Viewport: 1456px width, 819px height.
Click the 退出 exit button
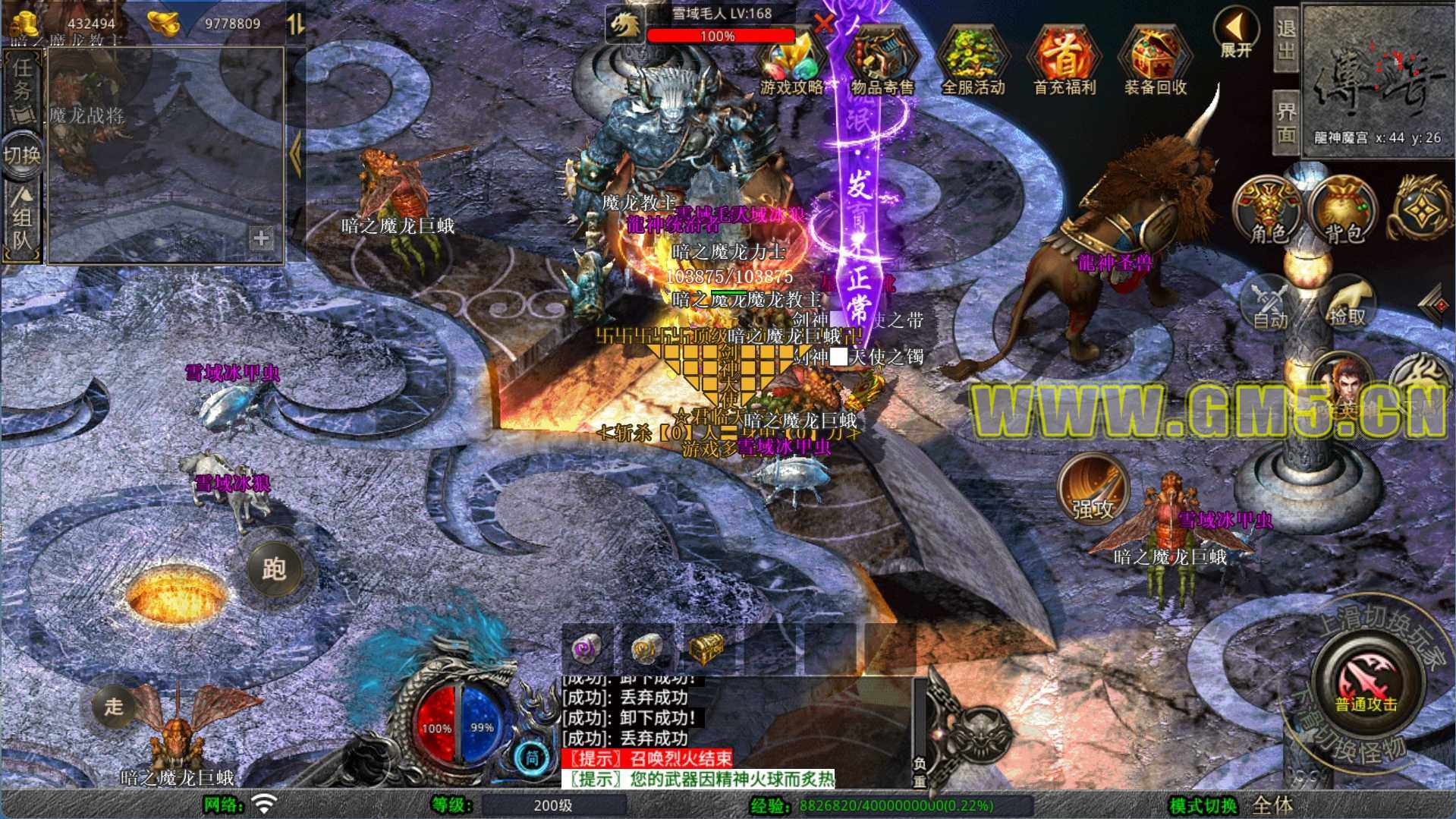coord(1285,39)
